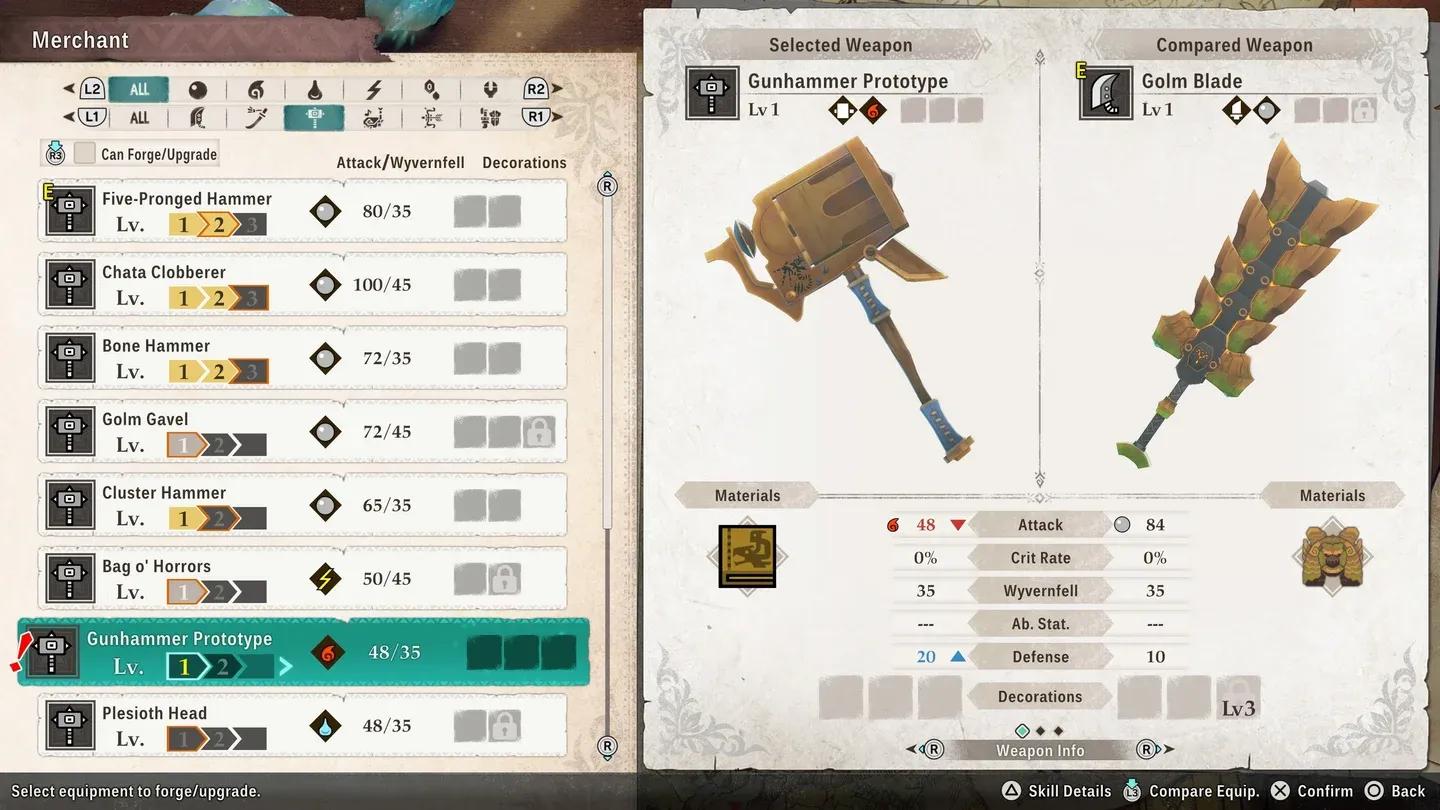The image size is (1440, 810).
Task: Choose the Bag o' Horrors hammer
Action: (x=302, y=579)
